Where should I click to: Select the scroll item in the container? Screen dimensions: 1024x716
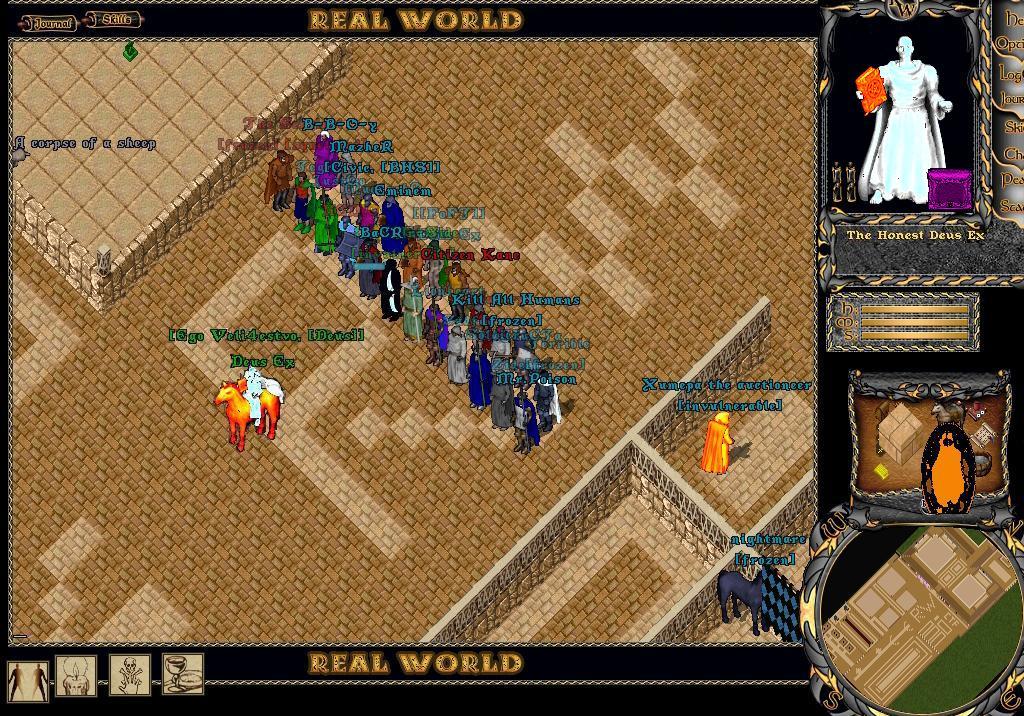click(984, 434)
